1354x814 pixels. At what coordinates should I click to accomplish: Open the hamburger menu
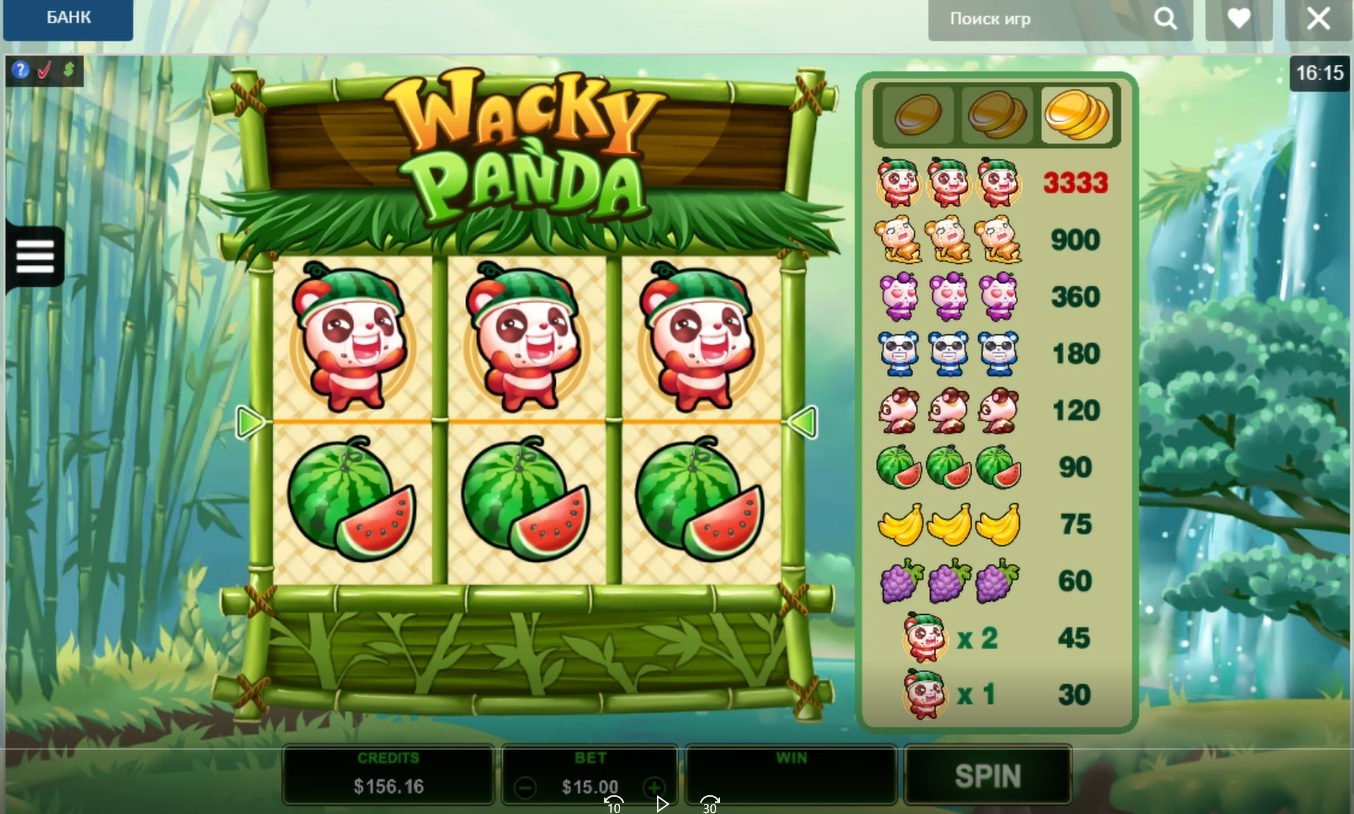[x=35, y=257]
